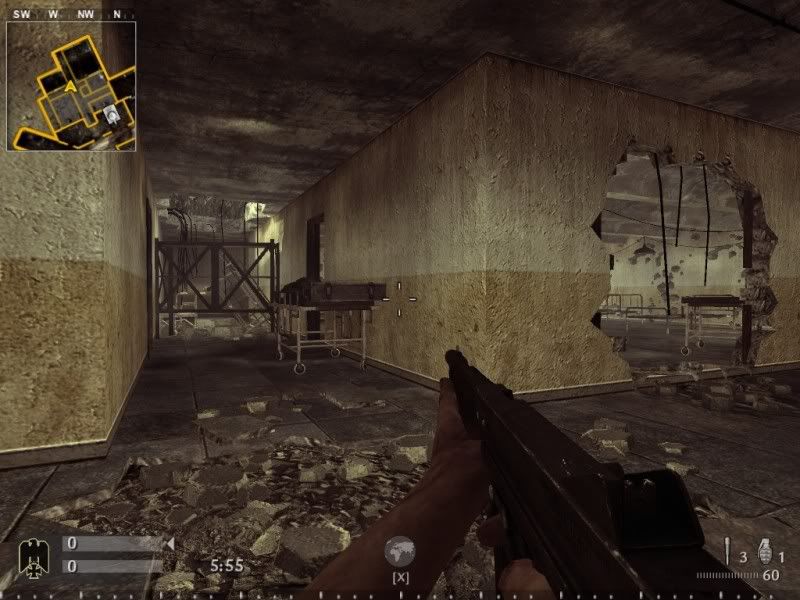Select the yellow player arrow on minimap
Viewport: 800px width, 600px height.
[71, 87]
